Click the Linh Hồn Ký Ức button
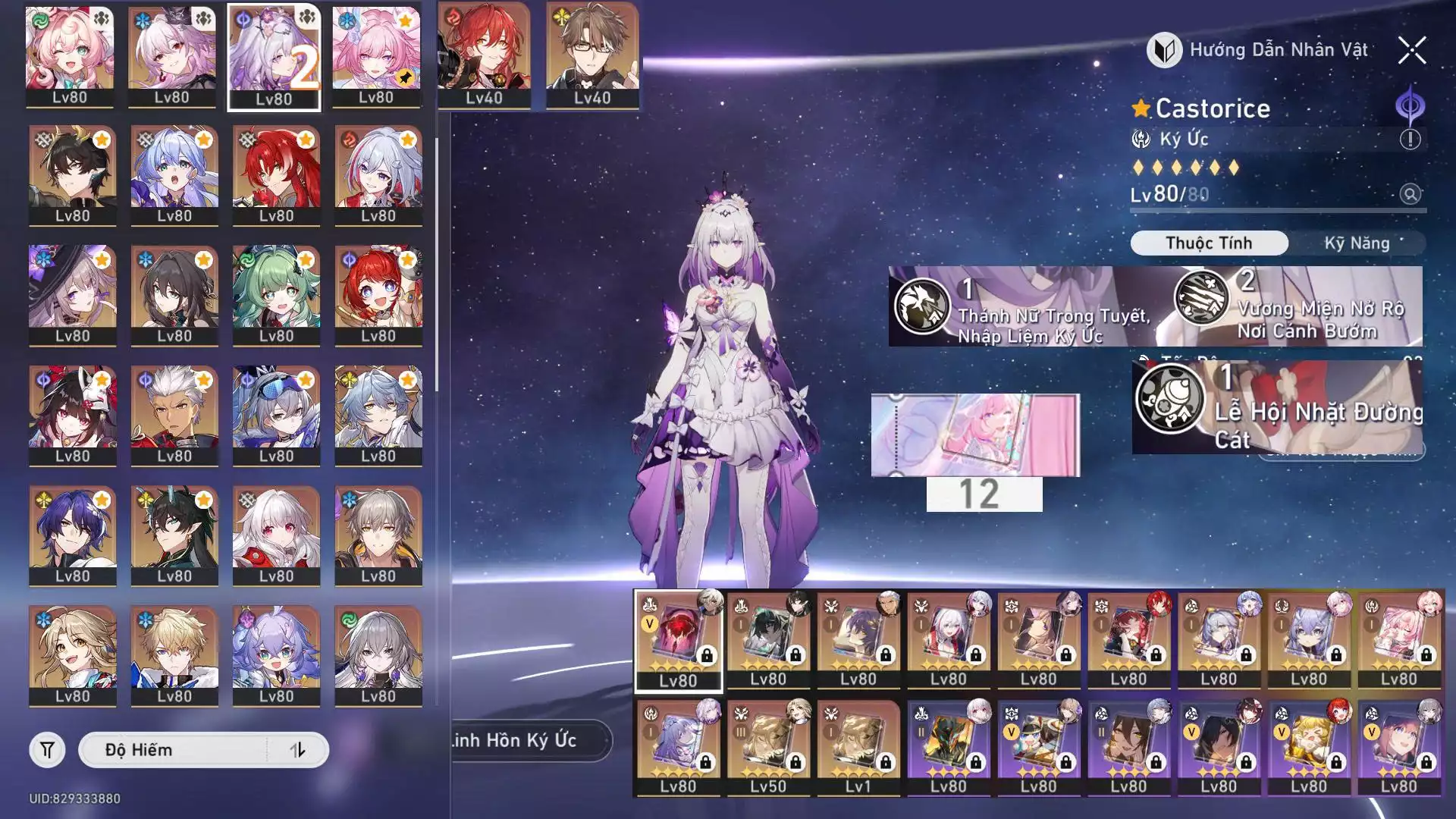Image resolution: width=1456 pixels, height=819 pixels. point(523,740)
